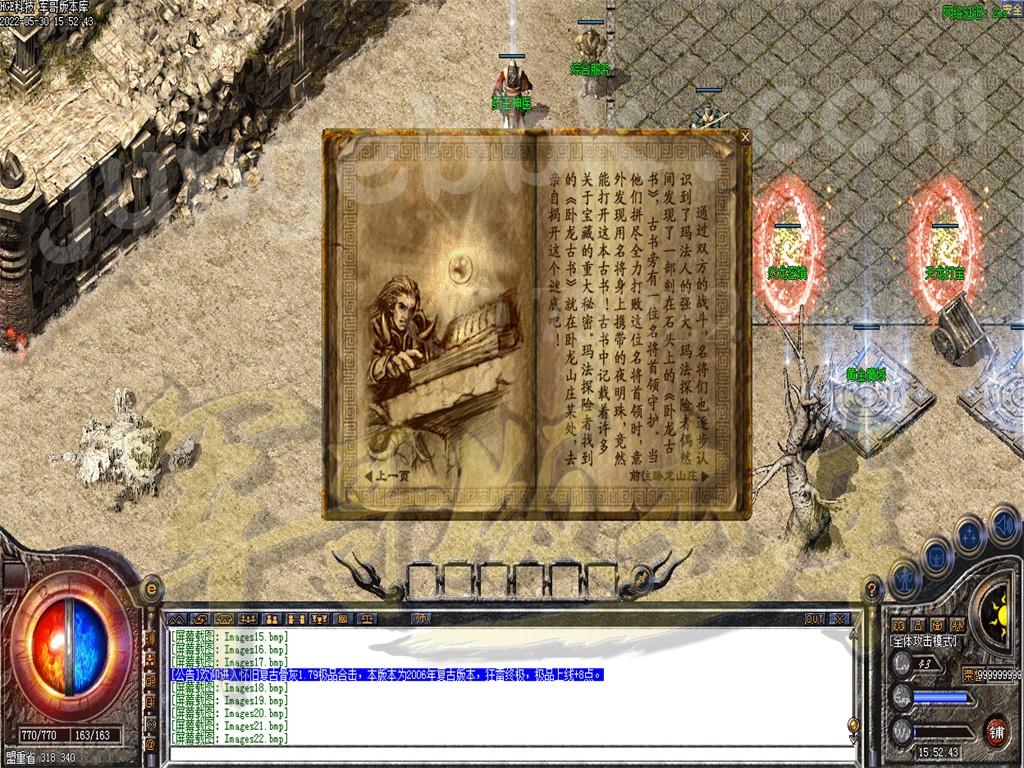The image size is (1024, 768).
Task: Click the OUT button above chat
Action: click(815, 619)
